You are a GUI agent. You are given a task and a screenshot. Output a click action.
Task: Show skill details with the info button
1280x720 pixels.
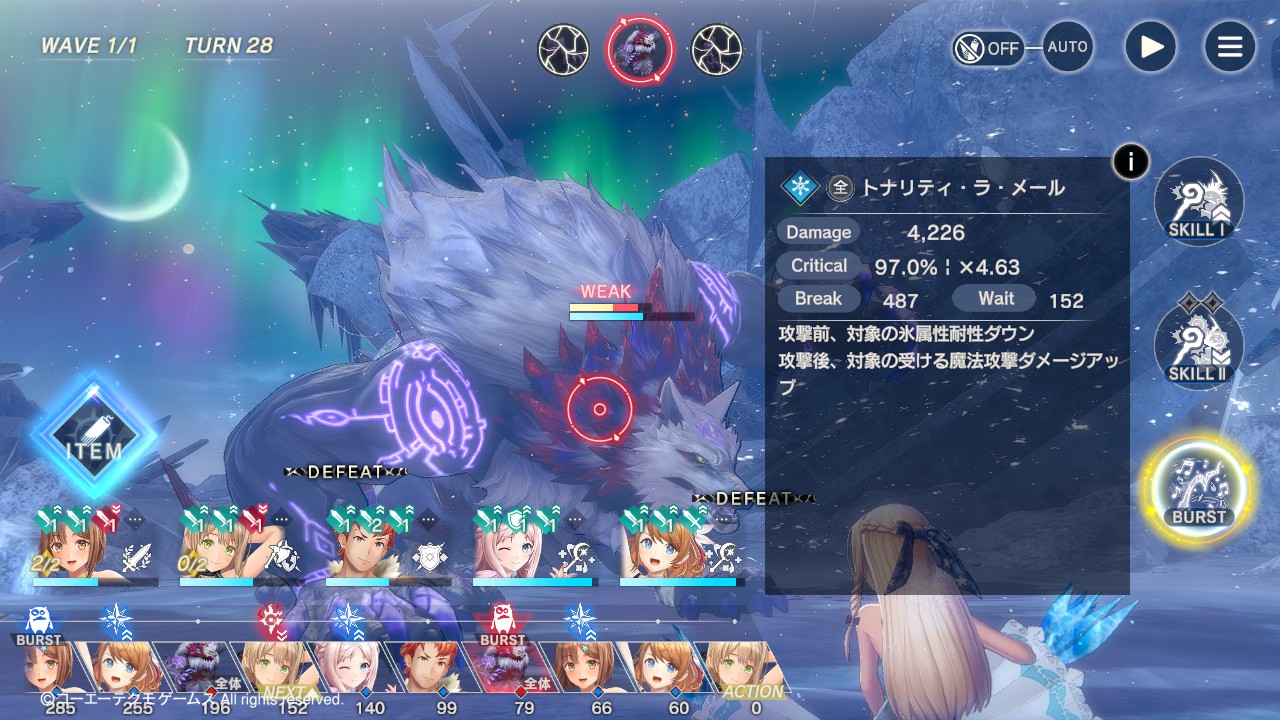point(1131,161)
